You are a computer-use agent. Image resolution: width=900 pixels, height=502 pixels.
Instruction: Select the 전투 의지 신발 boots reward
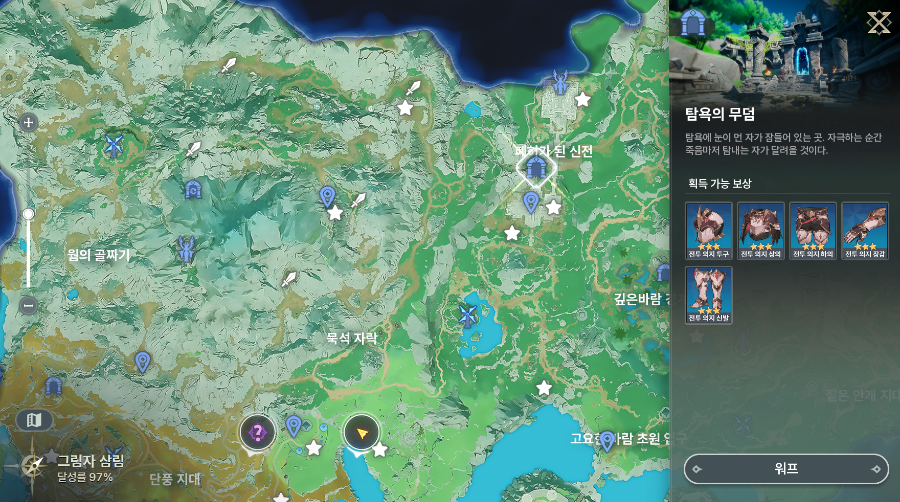[709, 295]
